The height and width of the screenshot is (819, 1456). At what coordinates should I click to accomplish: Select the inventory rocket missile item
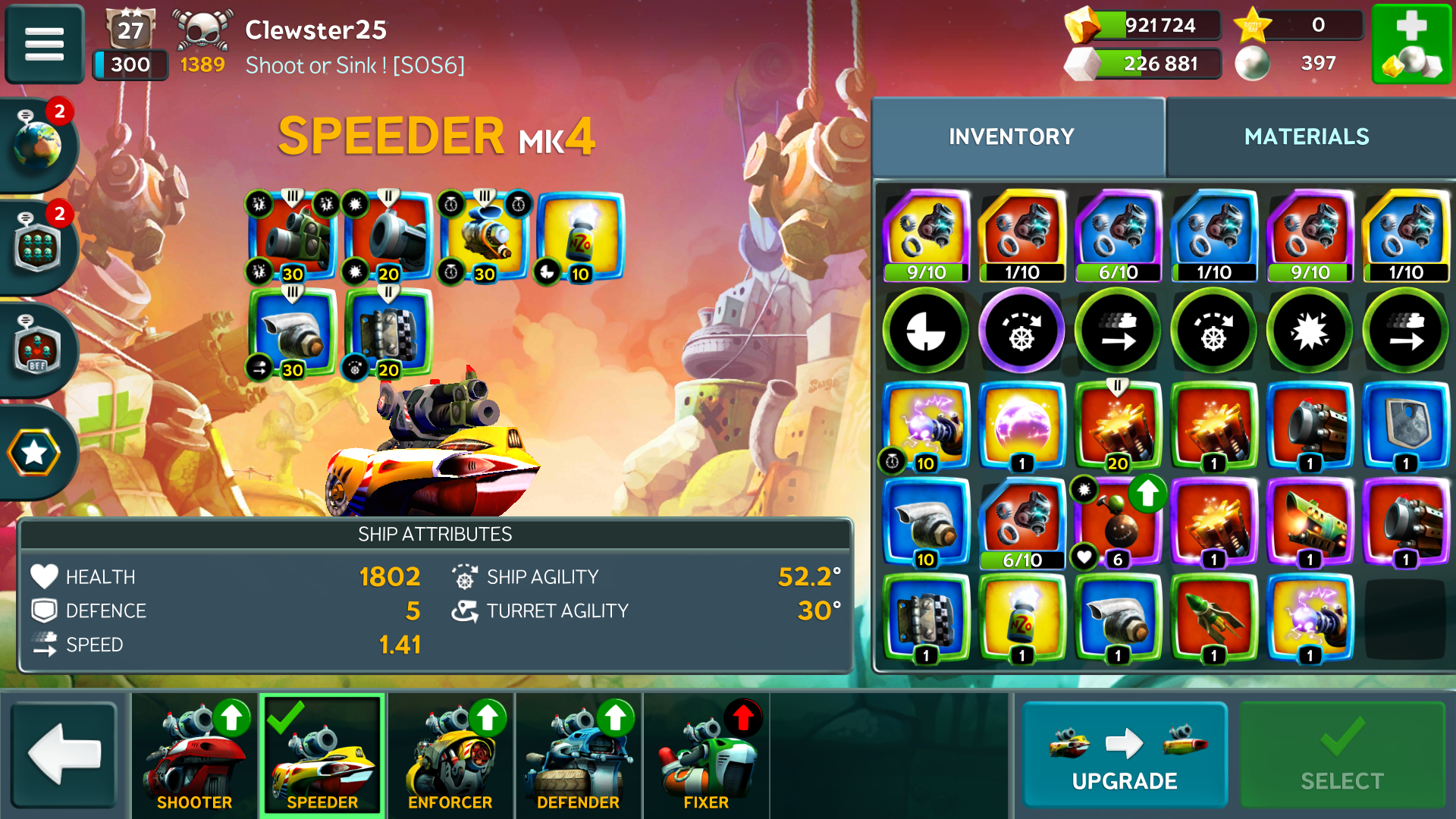[1213, 619]
